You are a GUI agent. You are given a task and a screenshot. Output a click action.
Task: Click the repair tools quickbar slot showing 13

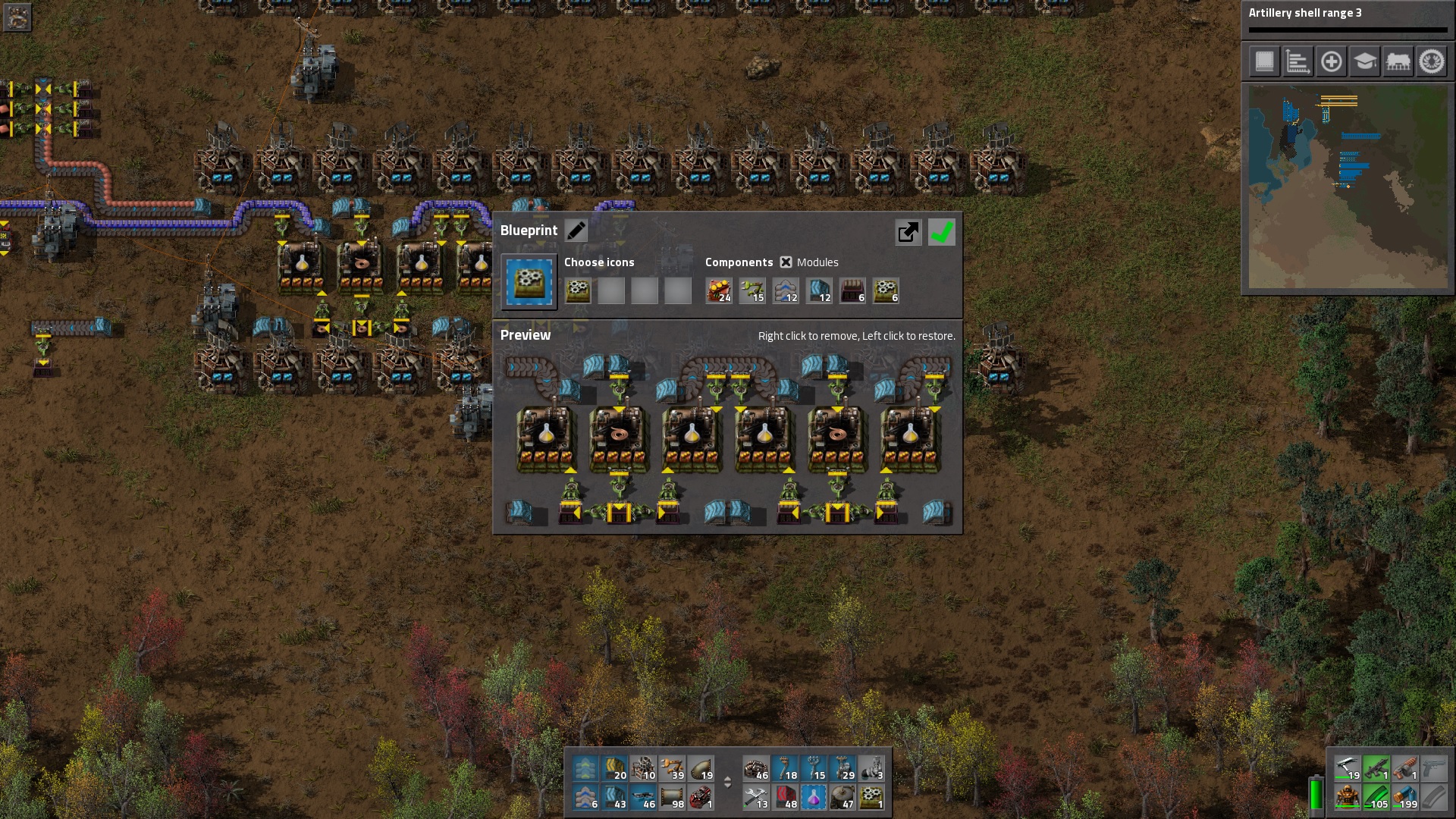756,799
